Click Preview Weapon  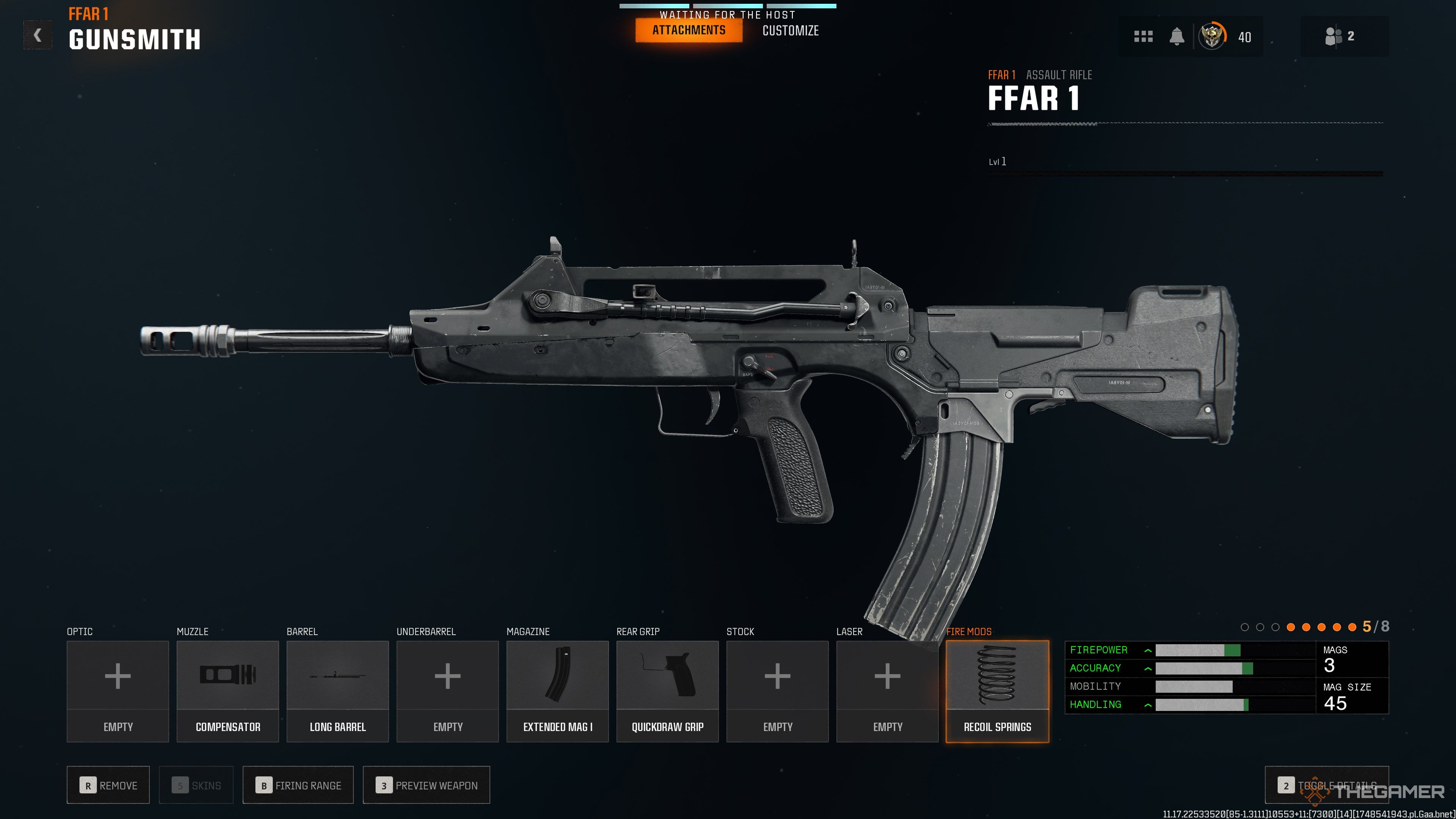(x=426, y=785)
